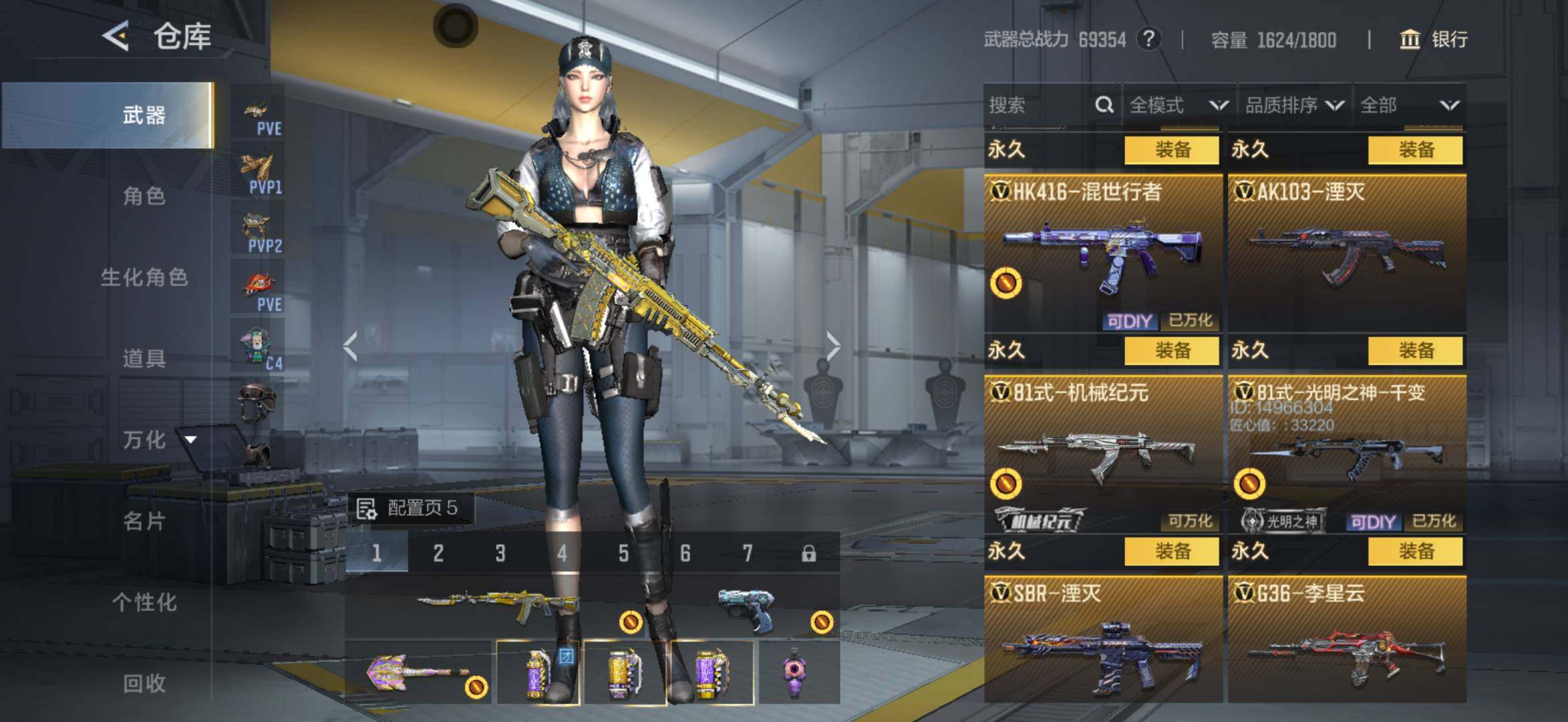
Task: Open the 个性化 personalization category
Action: pyautogui.click(x=143, y=602)
